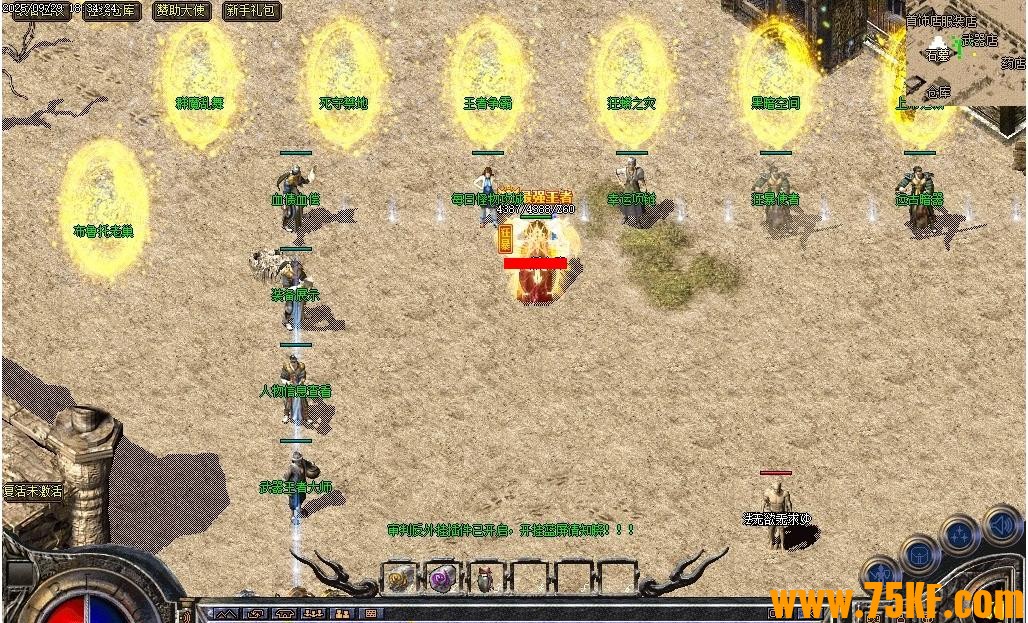Use the purple swirl scroll in the hotbar
Viewport: 1028px width, 623px height.
click(442, 577)
